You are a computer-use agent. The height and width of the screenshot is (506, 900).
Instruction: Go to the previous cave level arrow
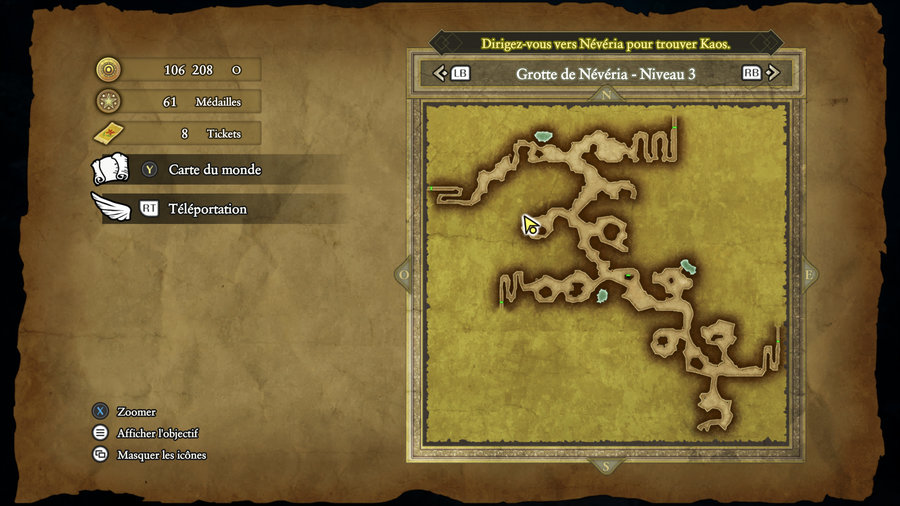pos(439,73)
